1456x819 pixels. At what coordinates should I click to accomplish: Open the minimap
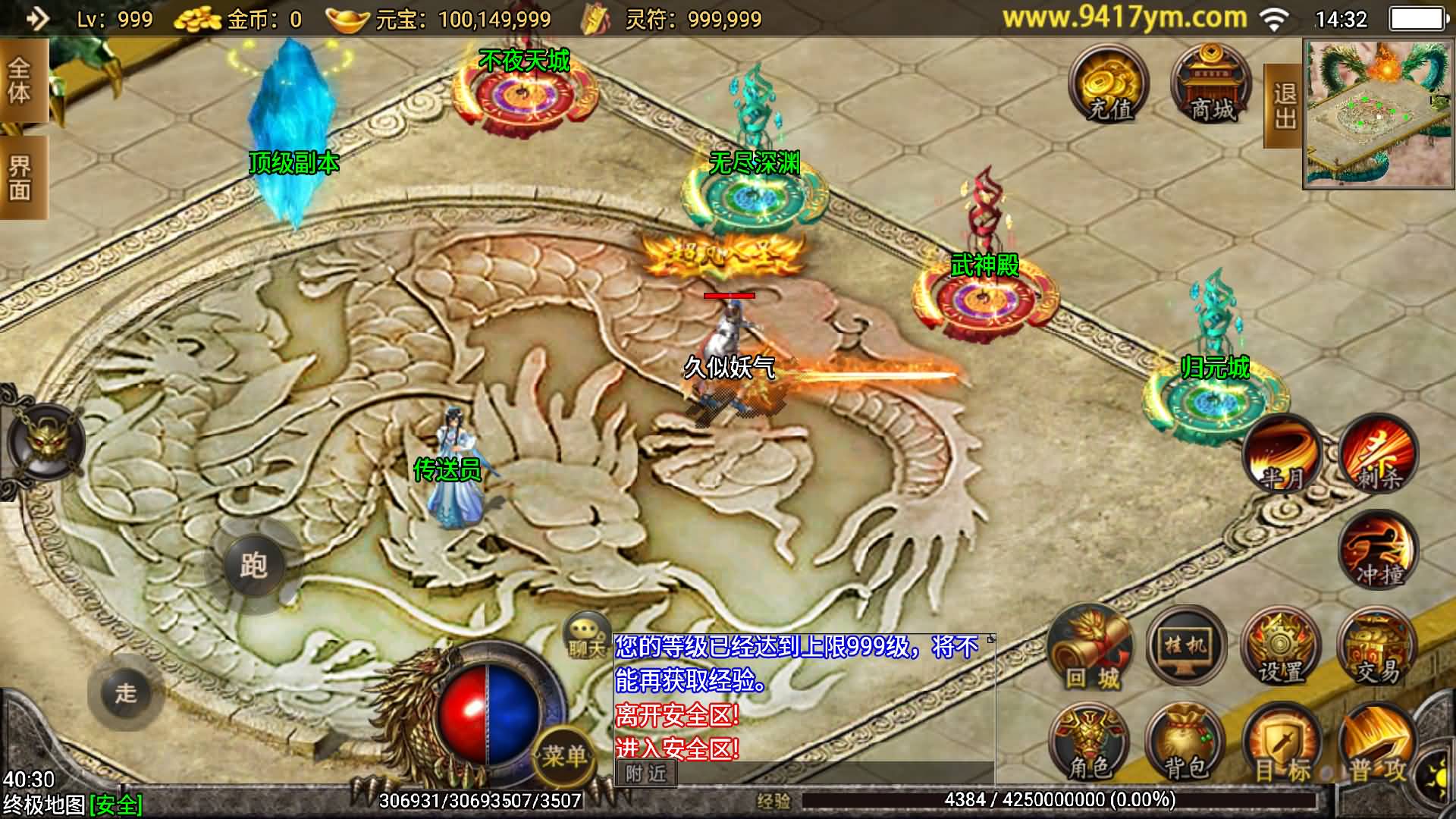[x=1378, y=114]
